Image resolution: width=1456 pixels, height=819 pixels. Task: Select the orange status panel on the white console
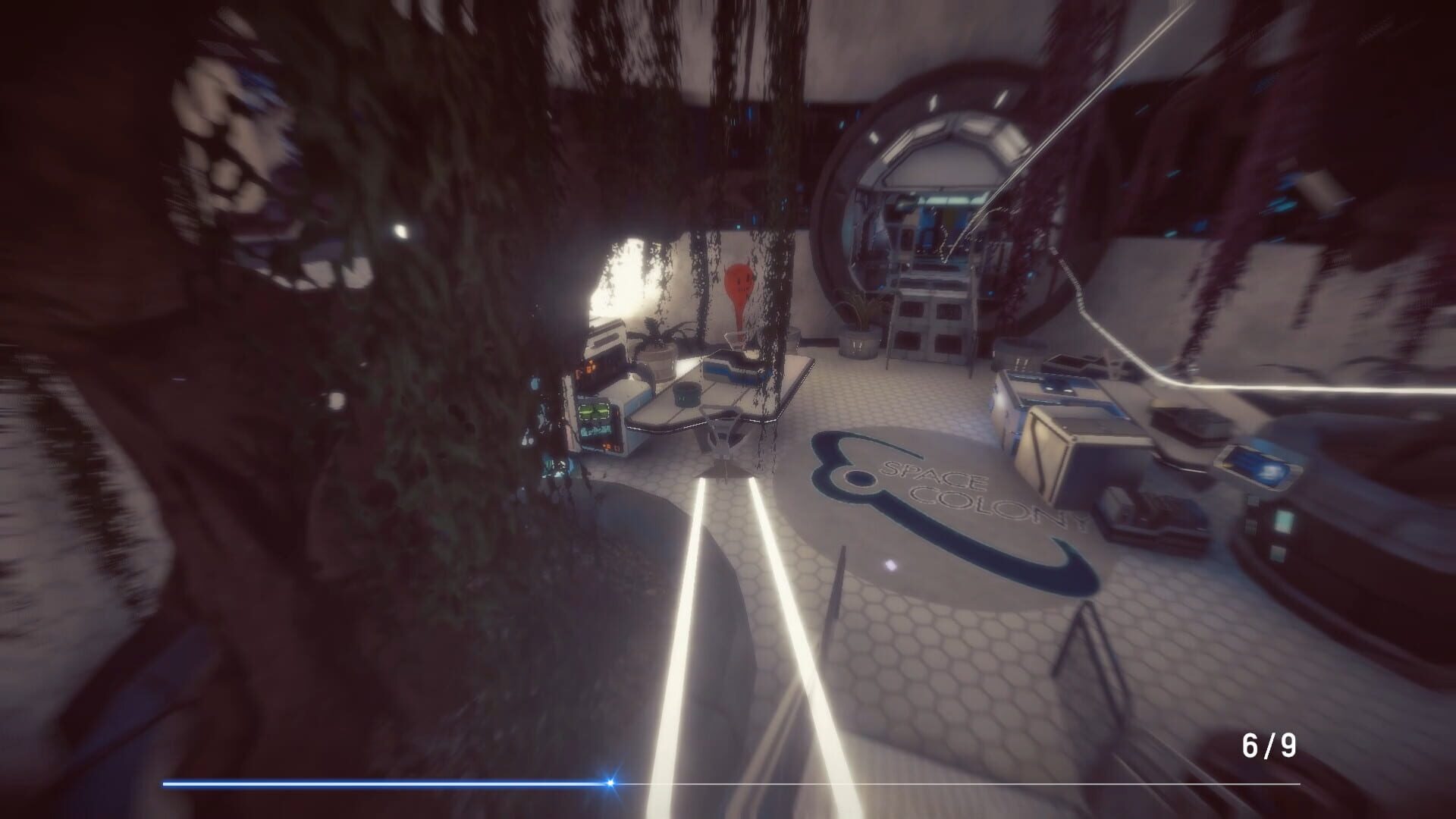click(588, 366)
